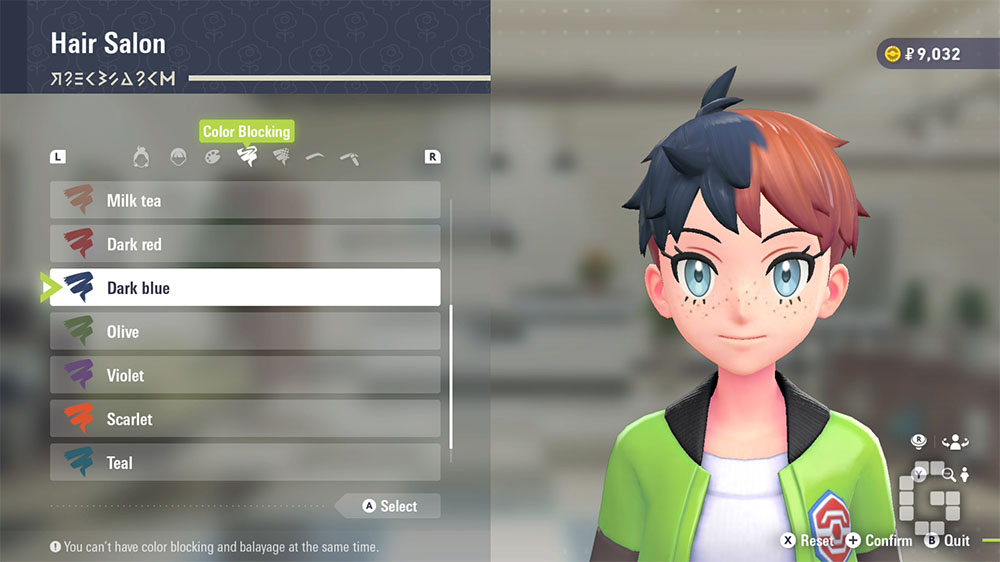Open the eyebrow with pencil tab
The height and width of the screenshot is (562, 1000).
(x=350, y=157)
